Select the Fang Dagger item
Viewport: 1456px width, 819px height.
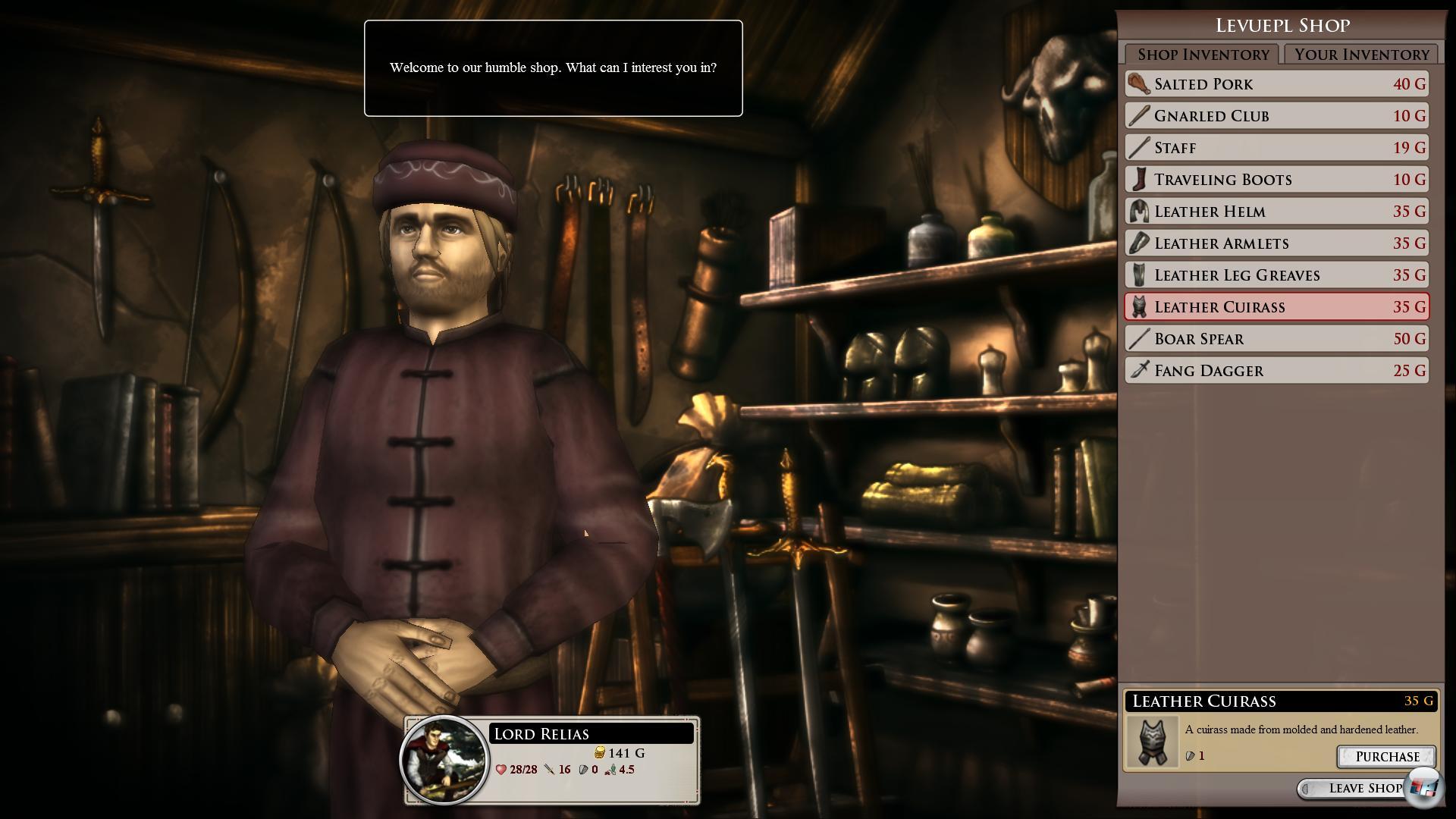pyautogui.click(x=1276, y=371)
